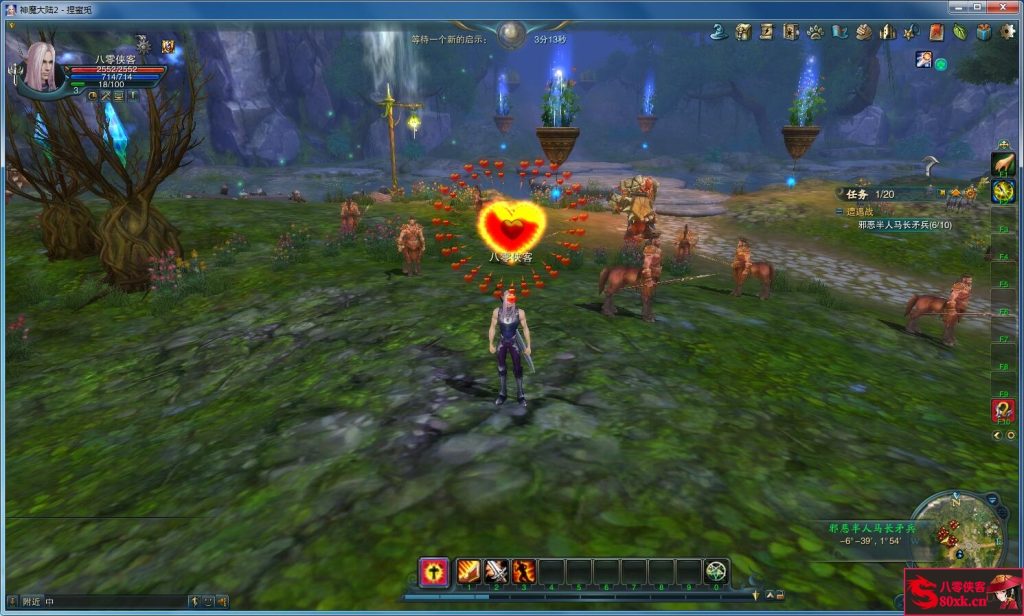Click the red horseshoe magnet icon
The height and width of the screenshot is (616, 1024).
pyautogui.click(x=1002, y=410)
